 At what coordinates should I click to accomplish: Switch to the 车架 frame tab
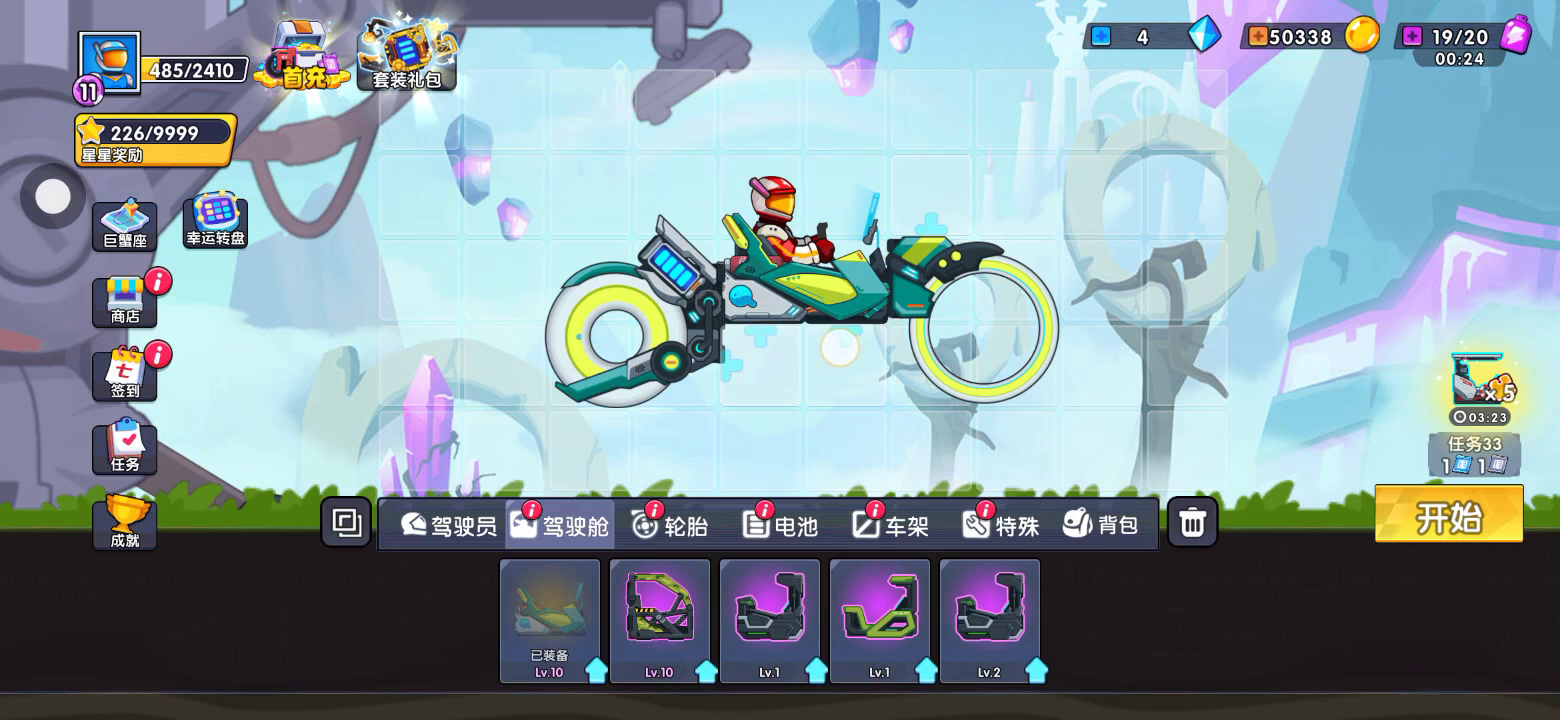[x=891, y=524]
